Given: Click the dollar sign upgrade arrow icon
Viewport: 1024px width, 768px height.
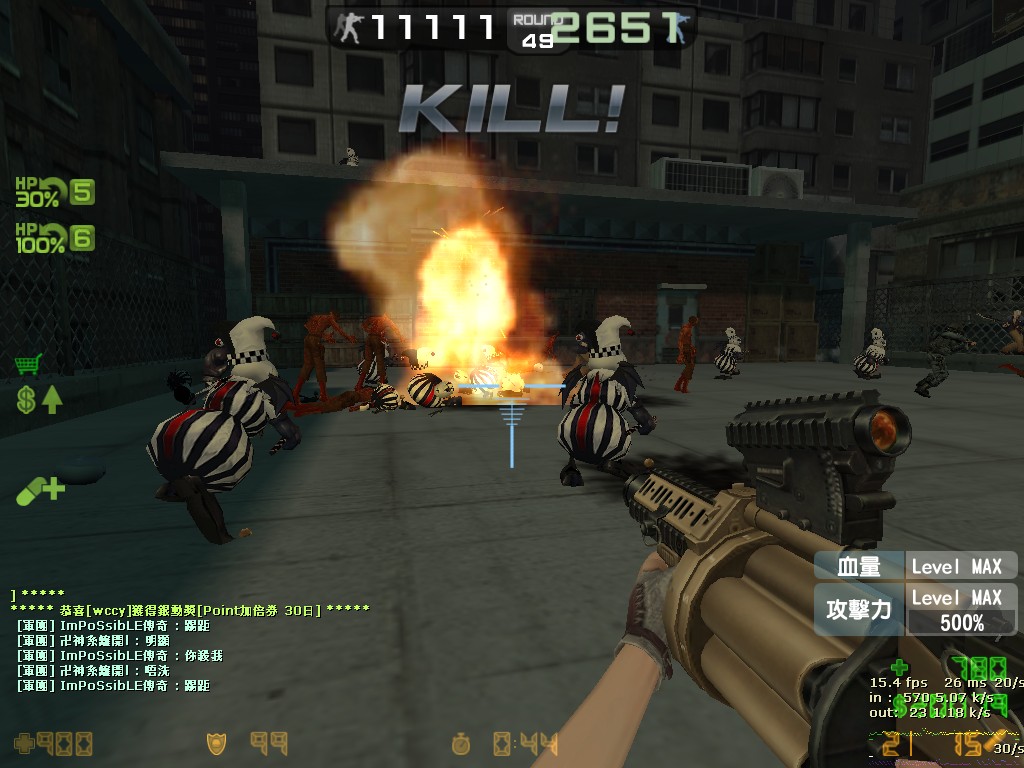Looking at the screenshot, I should 38,401.
